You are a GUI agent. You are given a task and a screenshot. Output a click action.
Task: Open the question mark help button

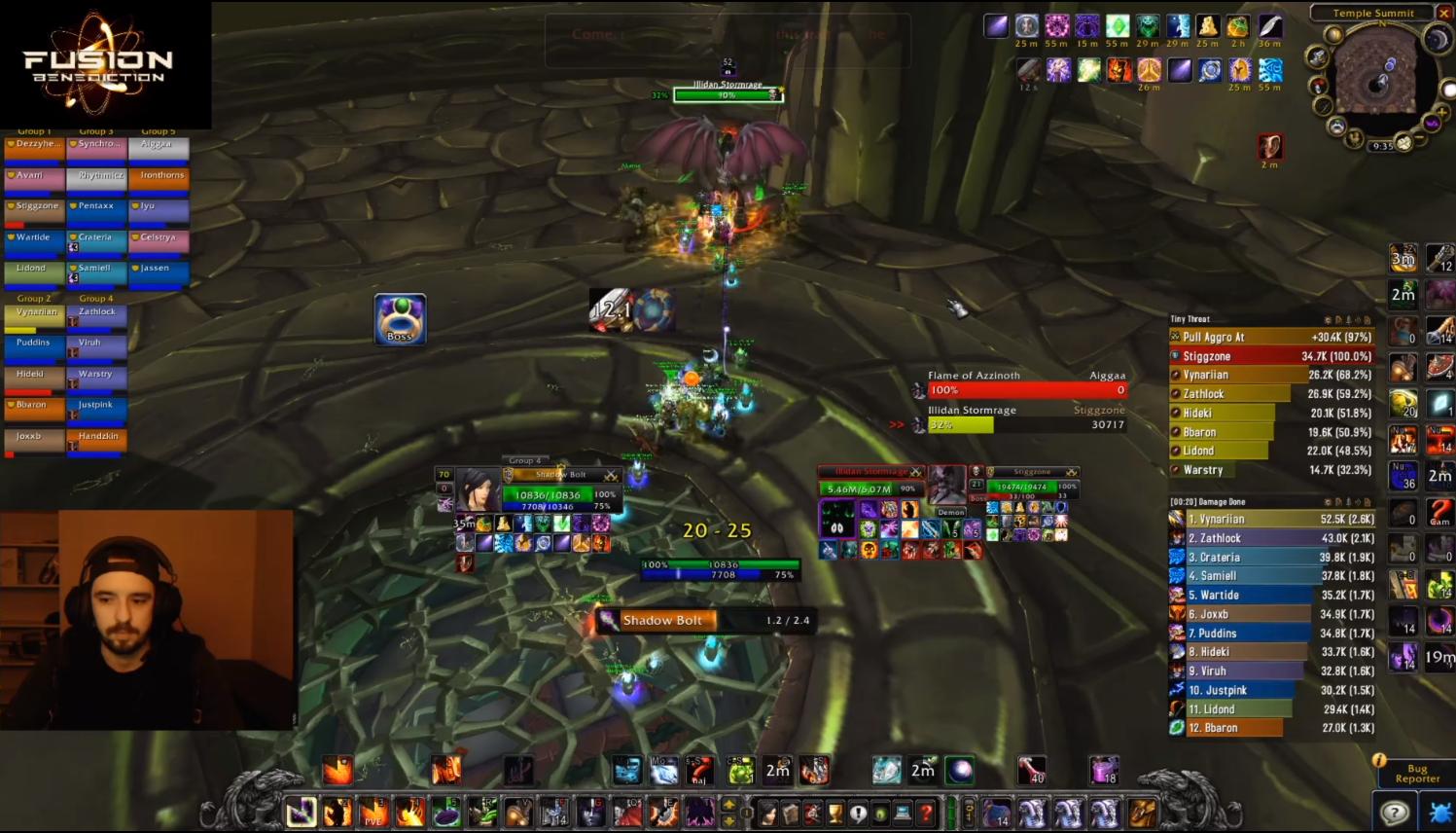coord(1394,813)
